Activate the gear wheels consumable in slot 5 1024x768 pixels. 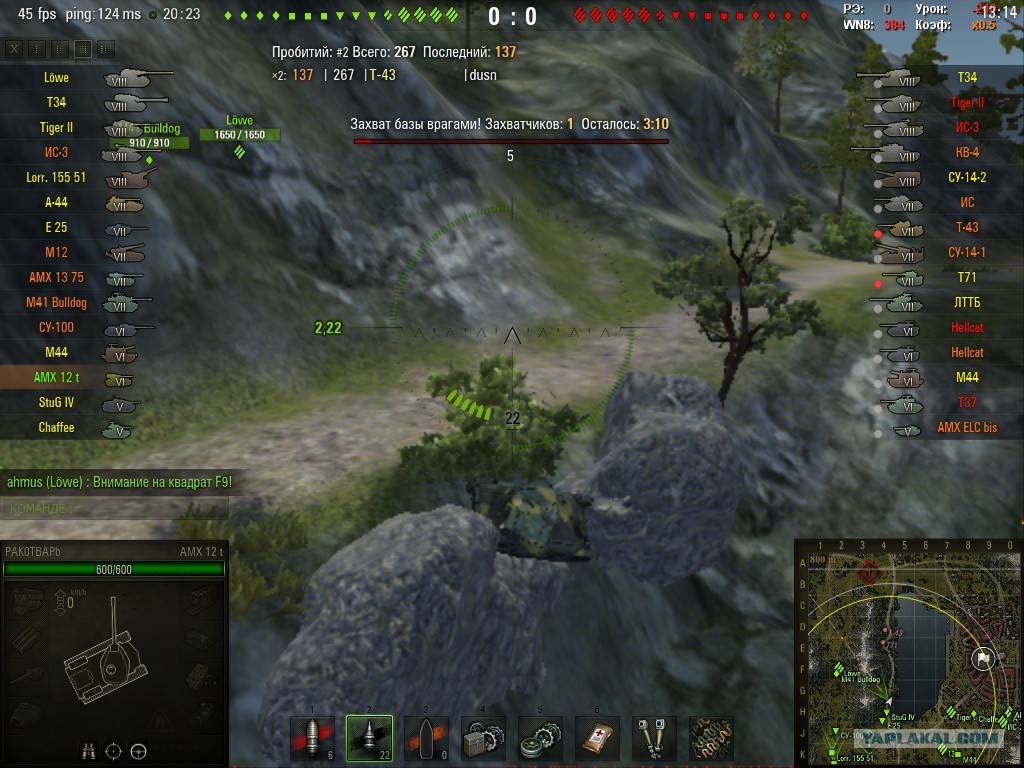(540, 739)
